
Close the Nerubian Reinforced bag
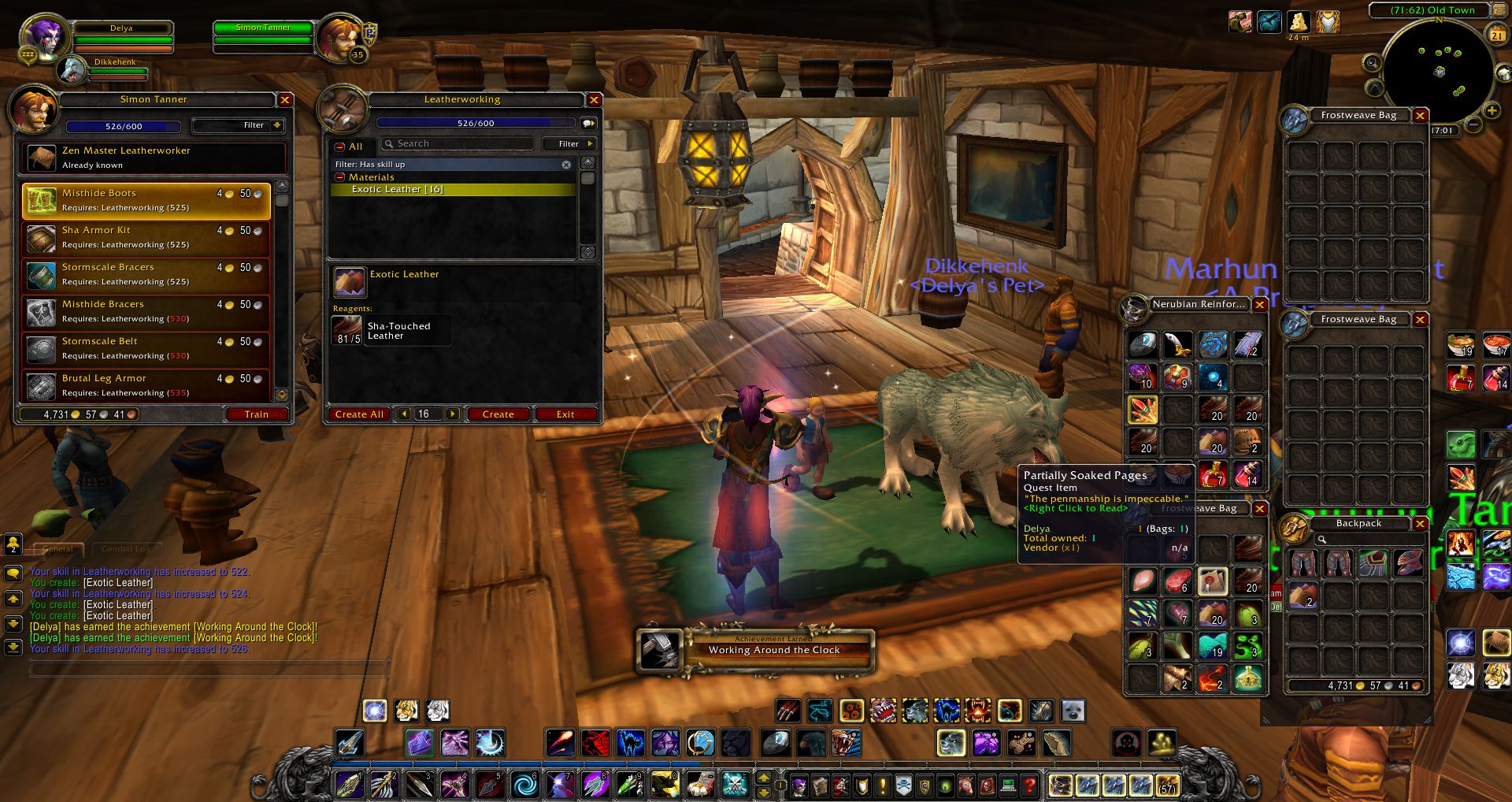[1260, 305]
